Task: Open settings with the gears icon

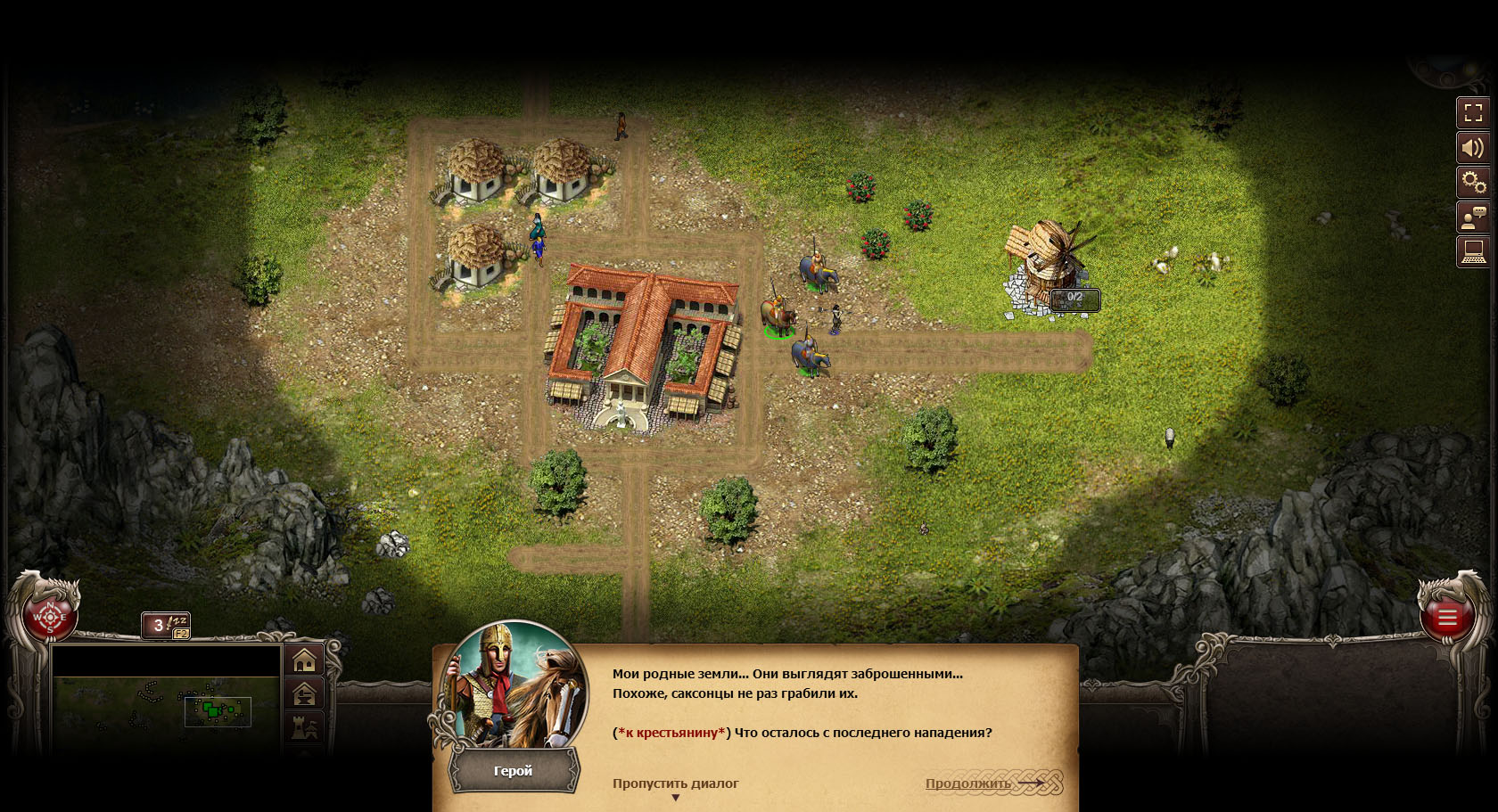Action: pyautogui.click(x=1473, y=183)
